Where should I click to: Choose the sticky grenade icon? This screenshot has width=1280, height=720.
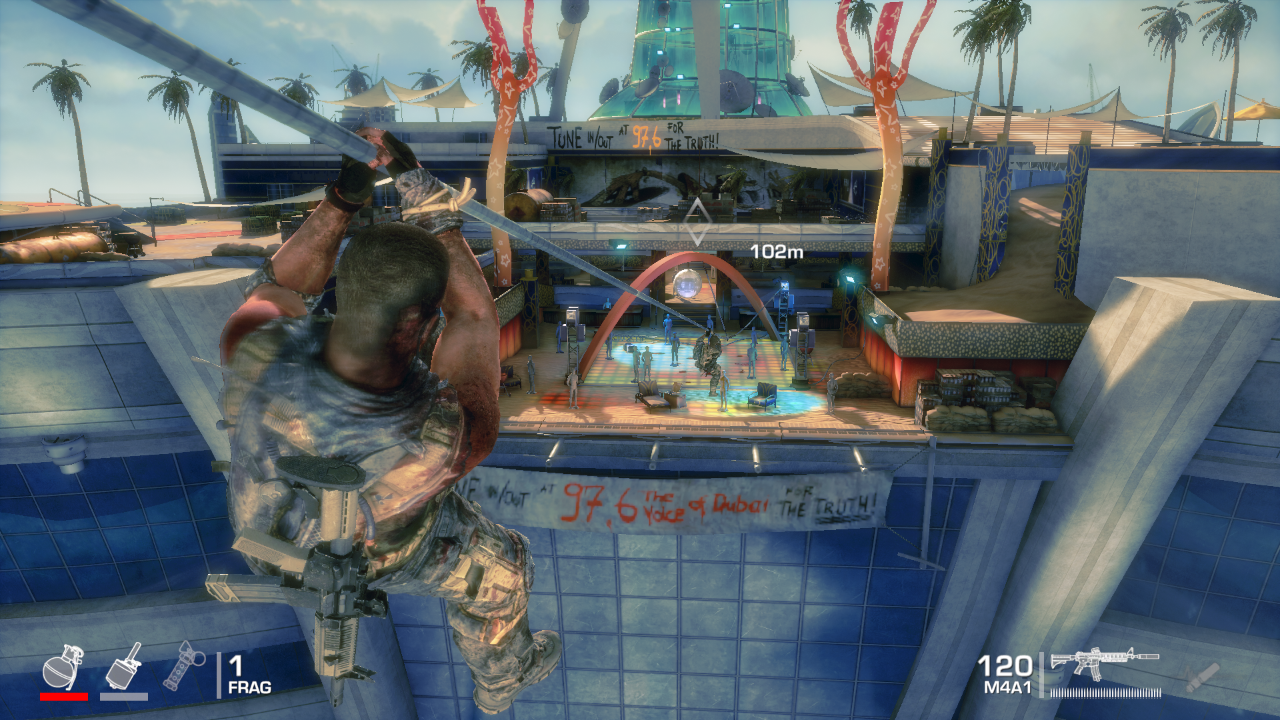(124, 665)
